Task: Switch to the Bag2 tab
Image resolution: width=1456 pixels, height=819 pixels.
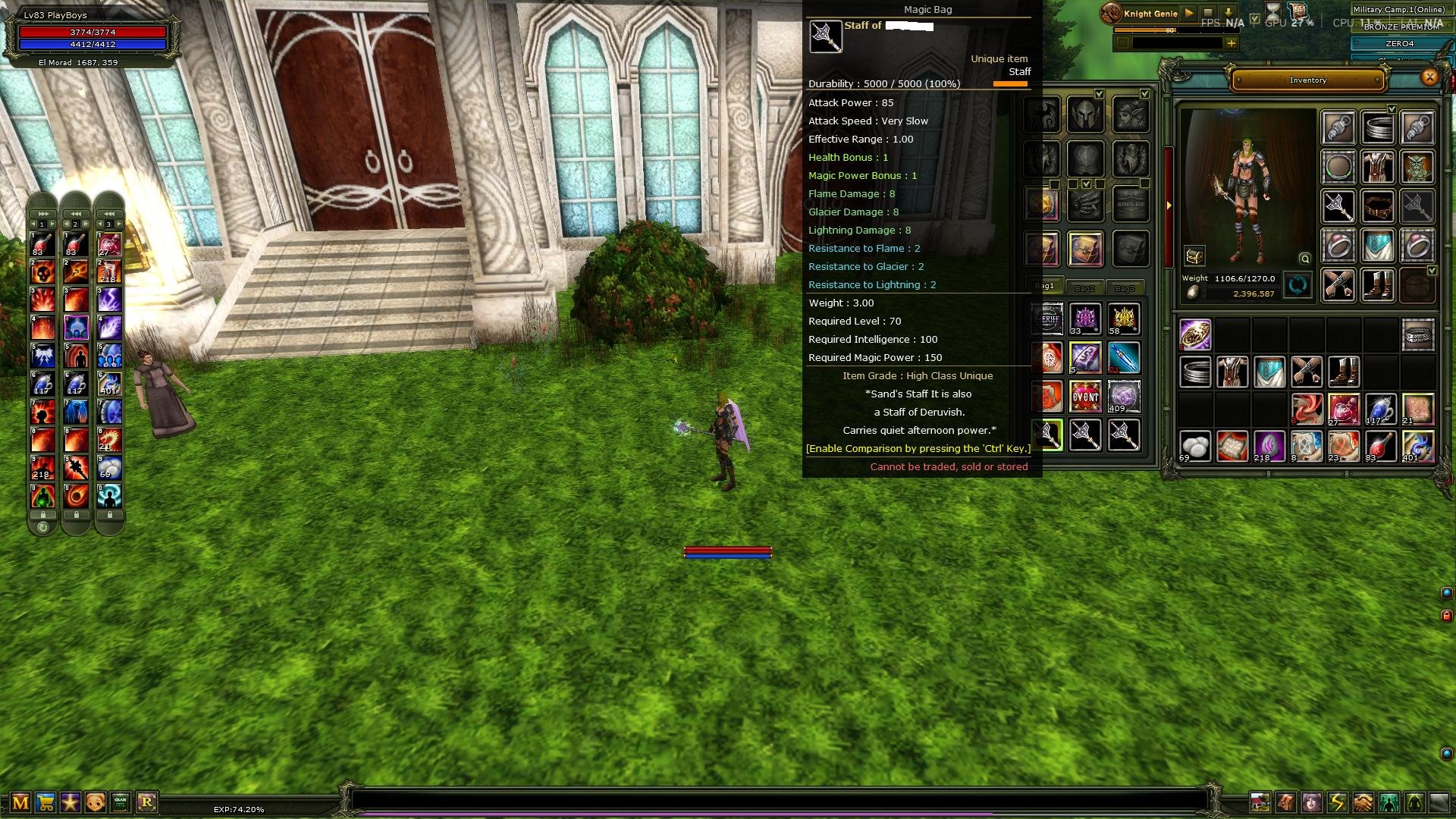Action: tap(1086, 288)
